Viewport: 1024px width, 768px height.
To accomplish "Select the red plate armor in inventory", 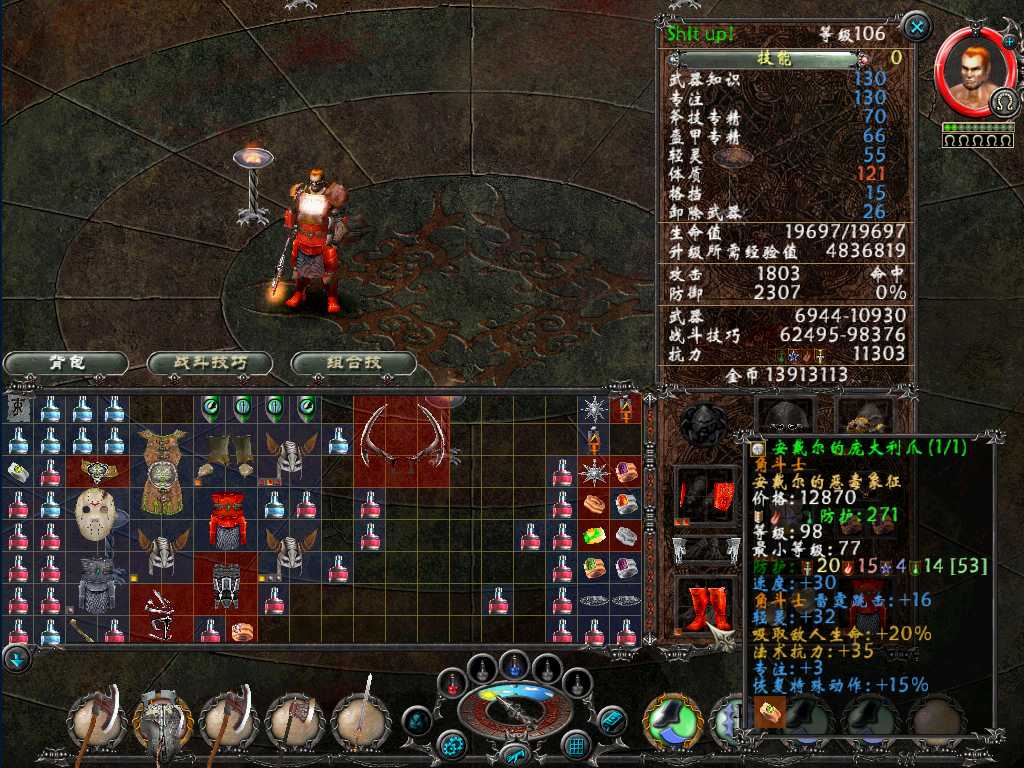I will click(x=226, y=518).
